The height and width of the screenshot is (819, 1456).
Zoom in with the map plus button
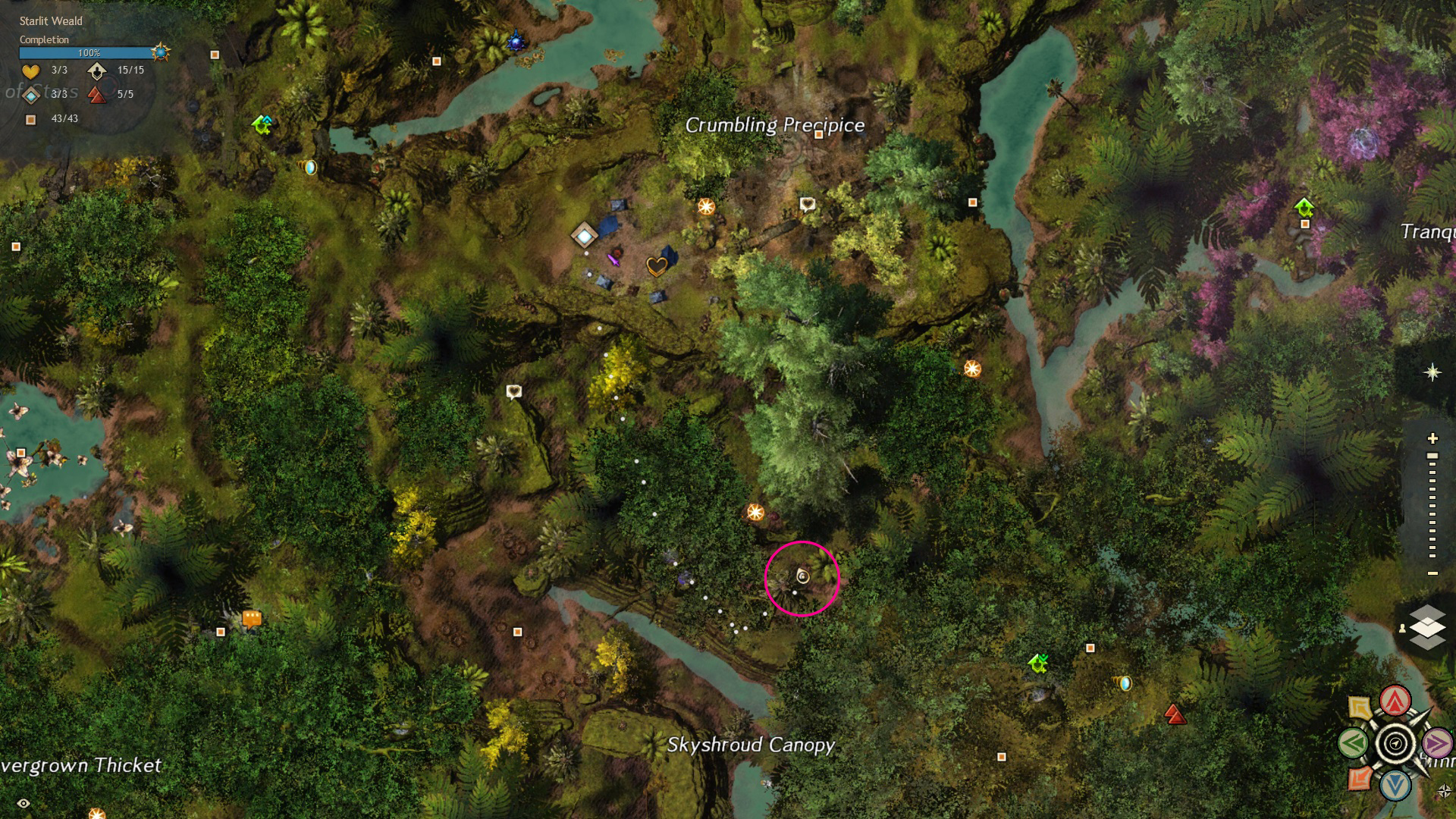click(x=1432, y=438)
